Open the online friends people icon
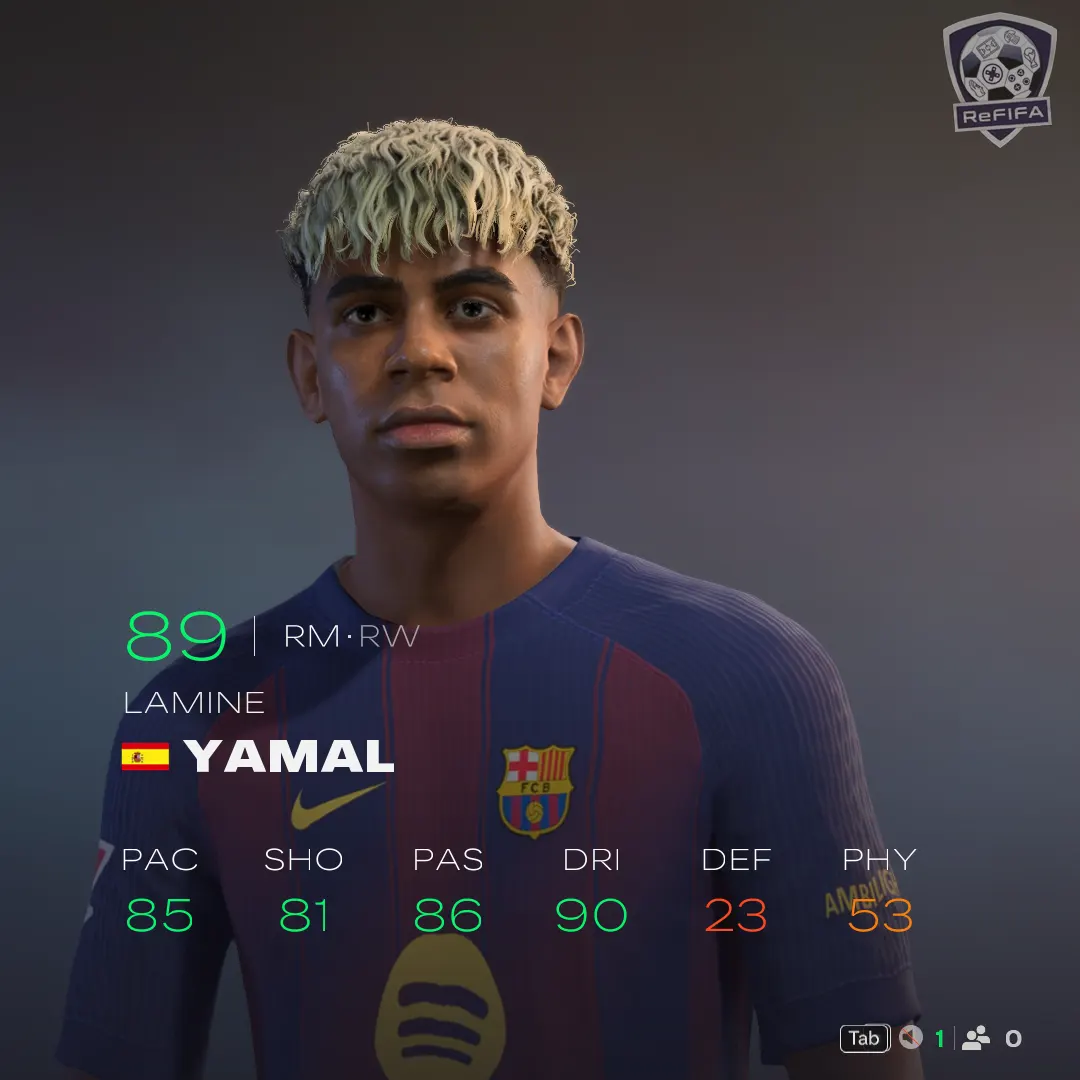The height and width of the screenshot is (1080, 1080). [975, 1038]
